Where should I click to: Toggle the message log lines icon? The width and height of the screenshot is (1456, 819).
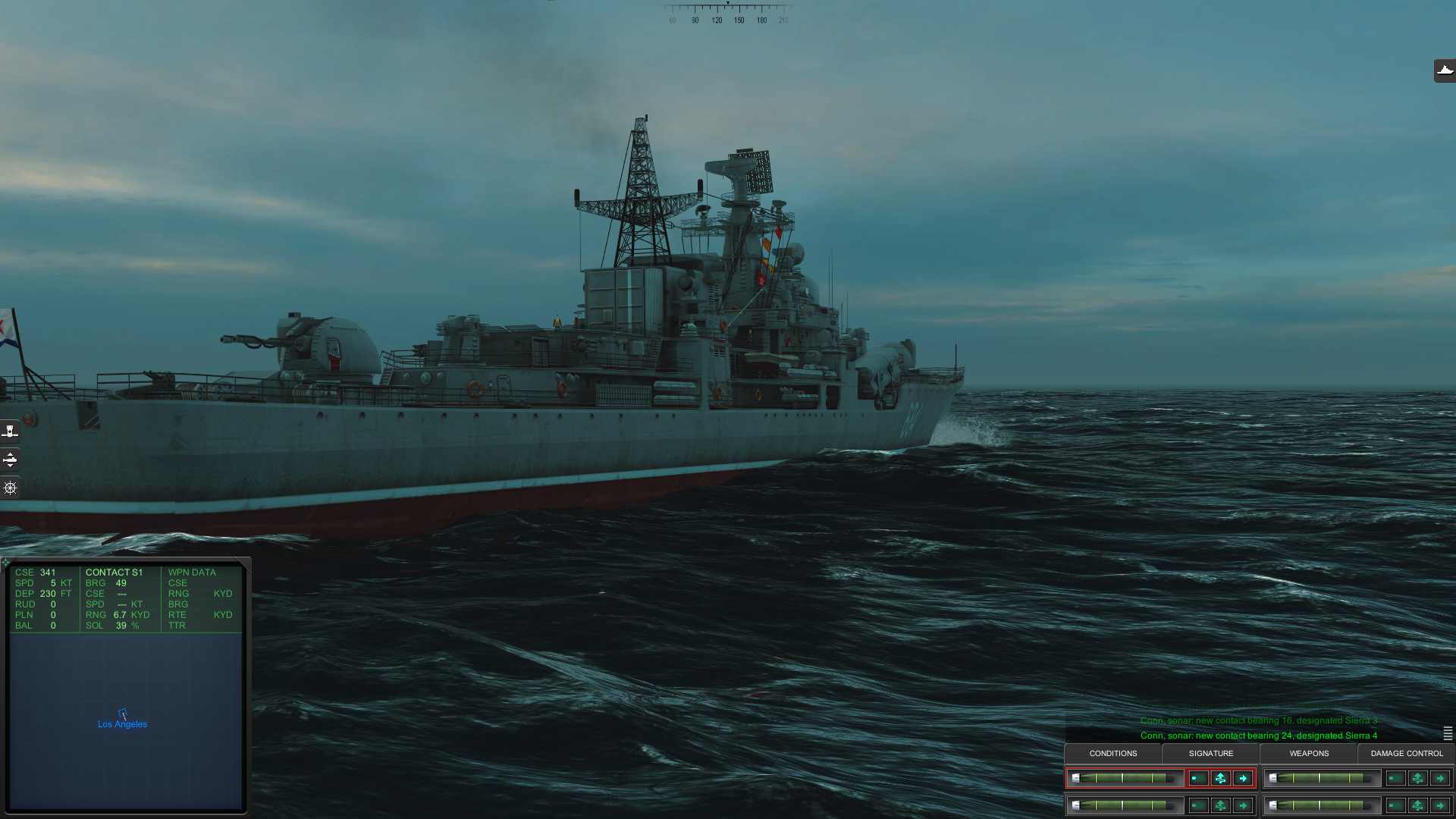[x=1448, y=733]
